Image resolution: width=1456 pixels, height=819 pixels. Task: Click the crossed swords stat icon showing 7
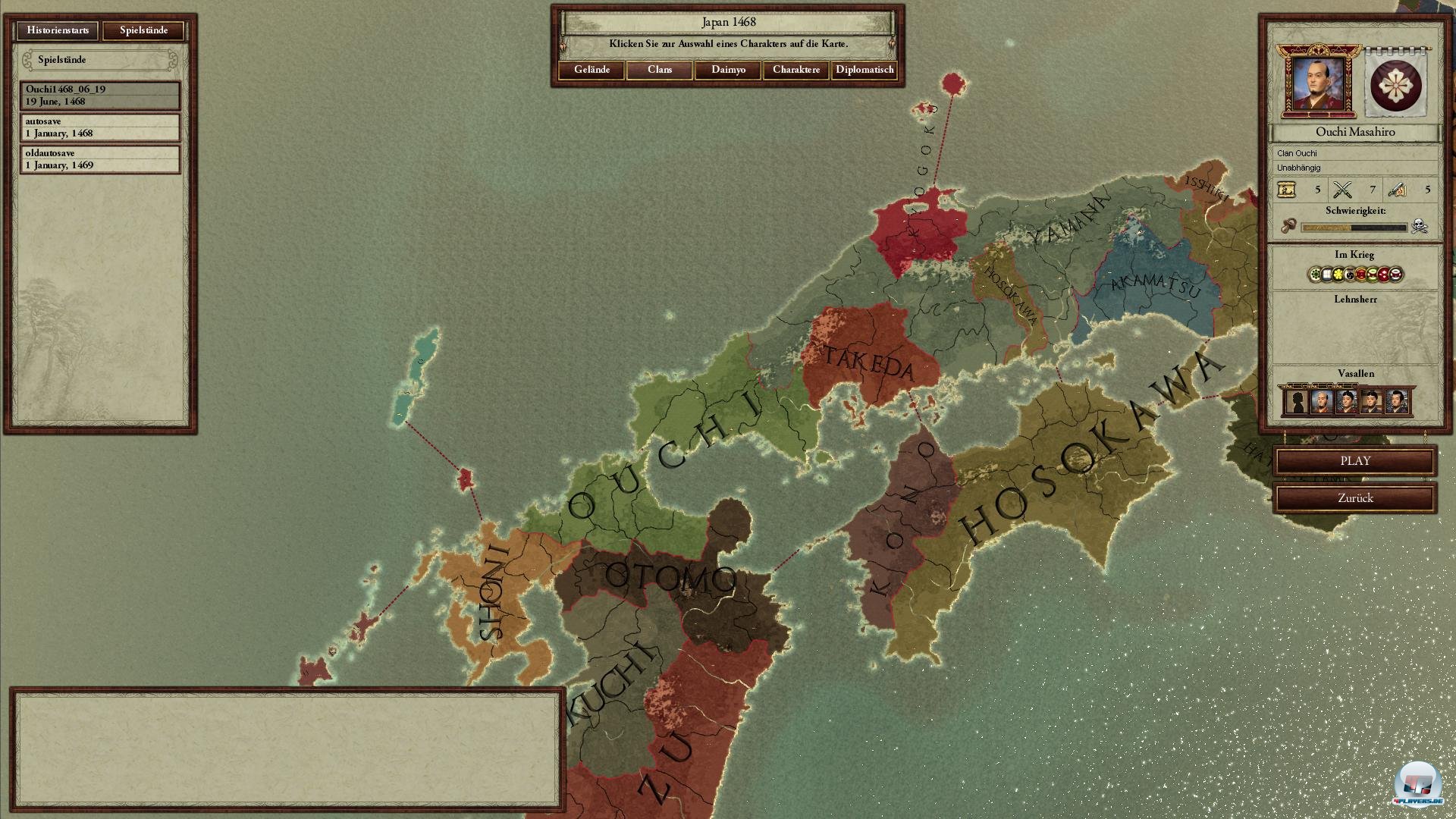(1344, 190)
